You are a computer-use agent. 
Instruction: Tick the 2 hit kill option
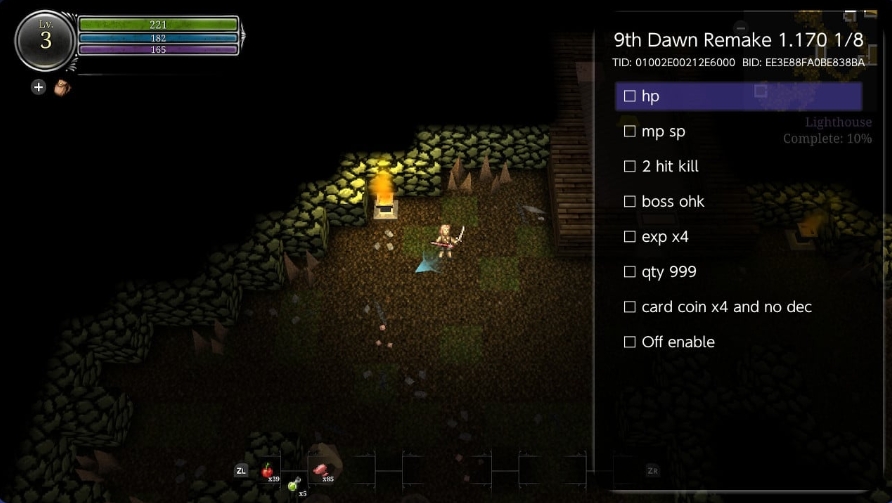pos(630,166)
